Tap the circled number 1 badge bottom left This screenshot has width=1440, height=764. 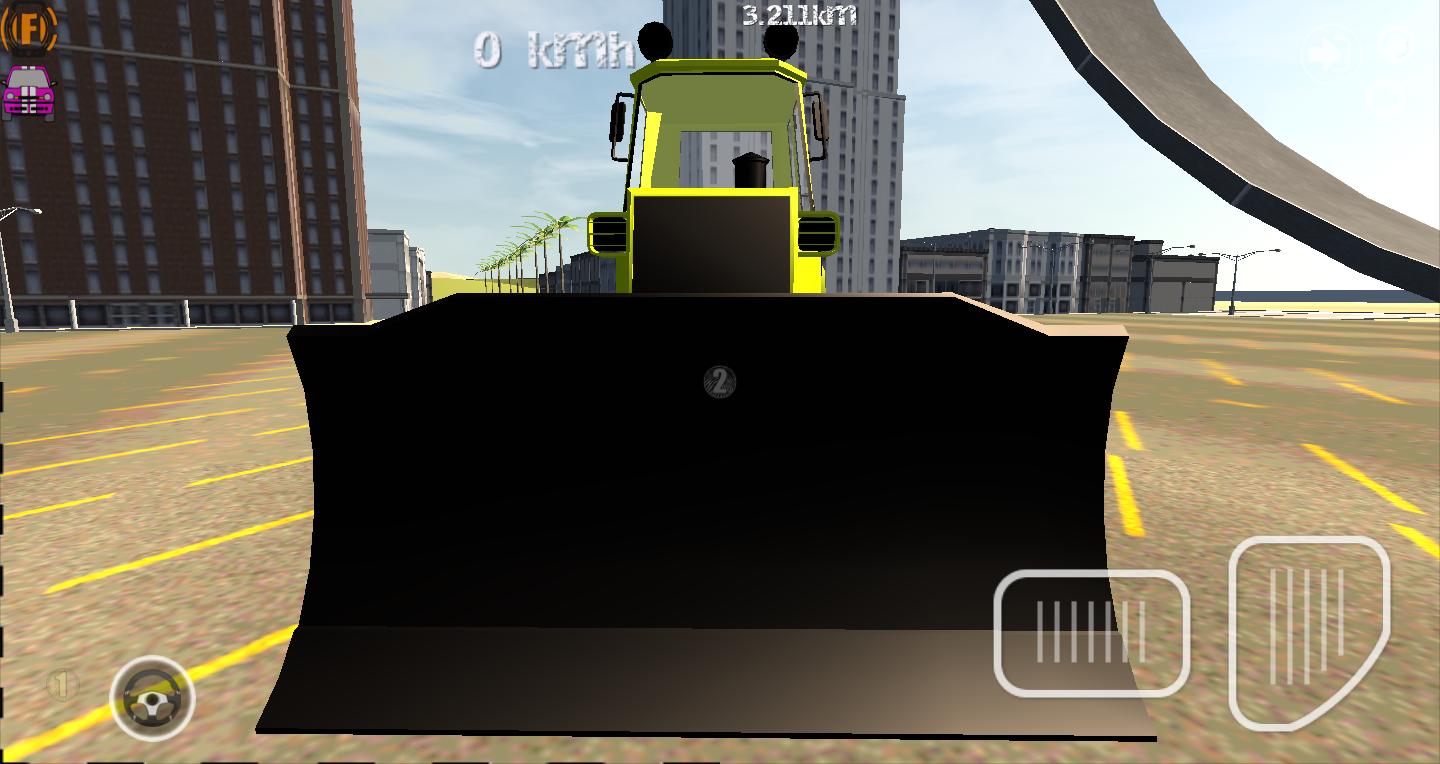[62, 683]
